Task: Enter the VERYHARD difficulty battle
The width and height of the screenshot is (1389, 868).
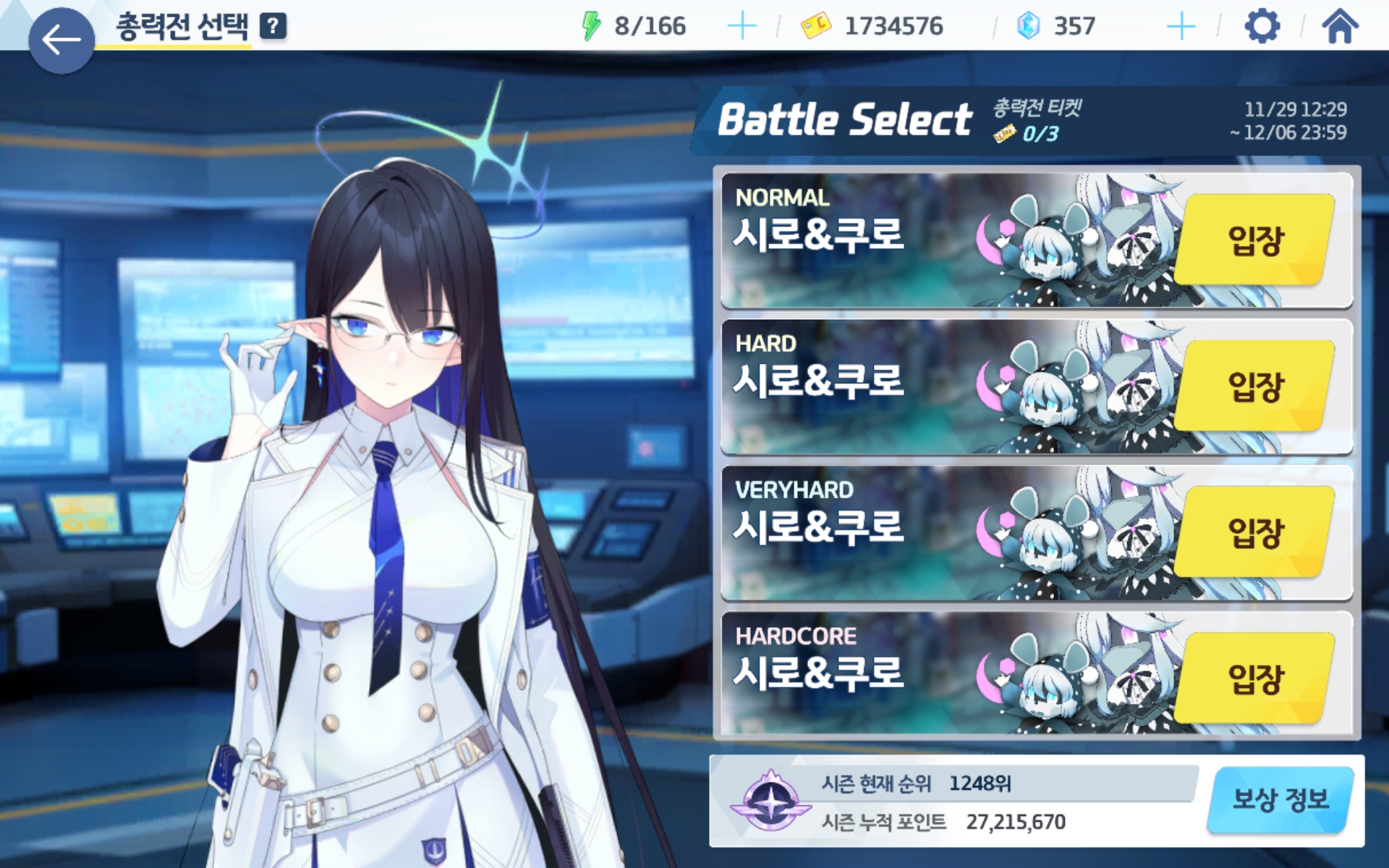Action: pos(1254,532)
